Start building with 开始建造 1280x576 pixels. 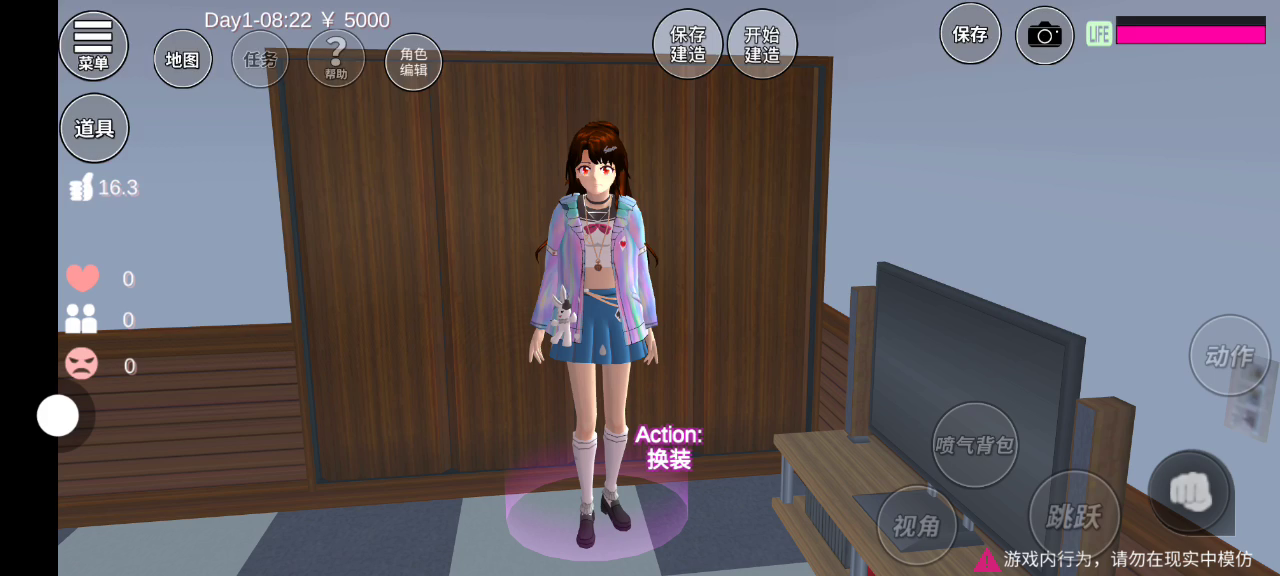coord(762,44)
